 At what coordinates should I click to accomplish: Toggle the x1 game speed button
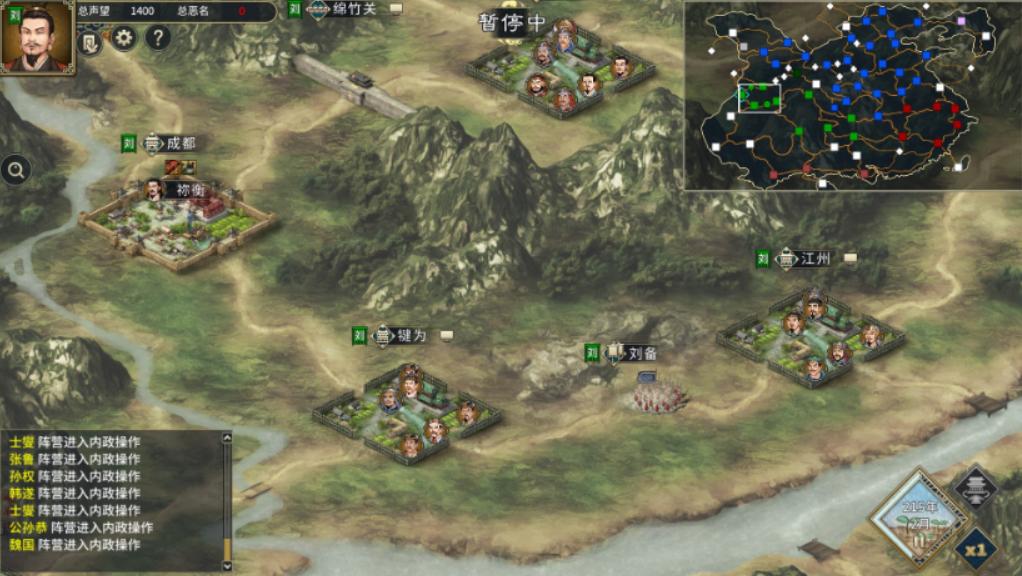[975, 548]
